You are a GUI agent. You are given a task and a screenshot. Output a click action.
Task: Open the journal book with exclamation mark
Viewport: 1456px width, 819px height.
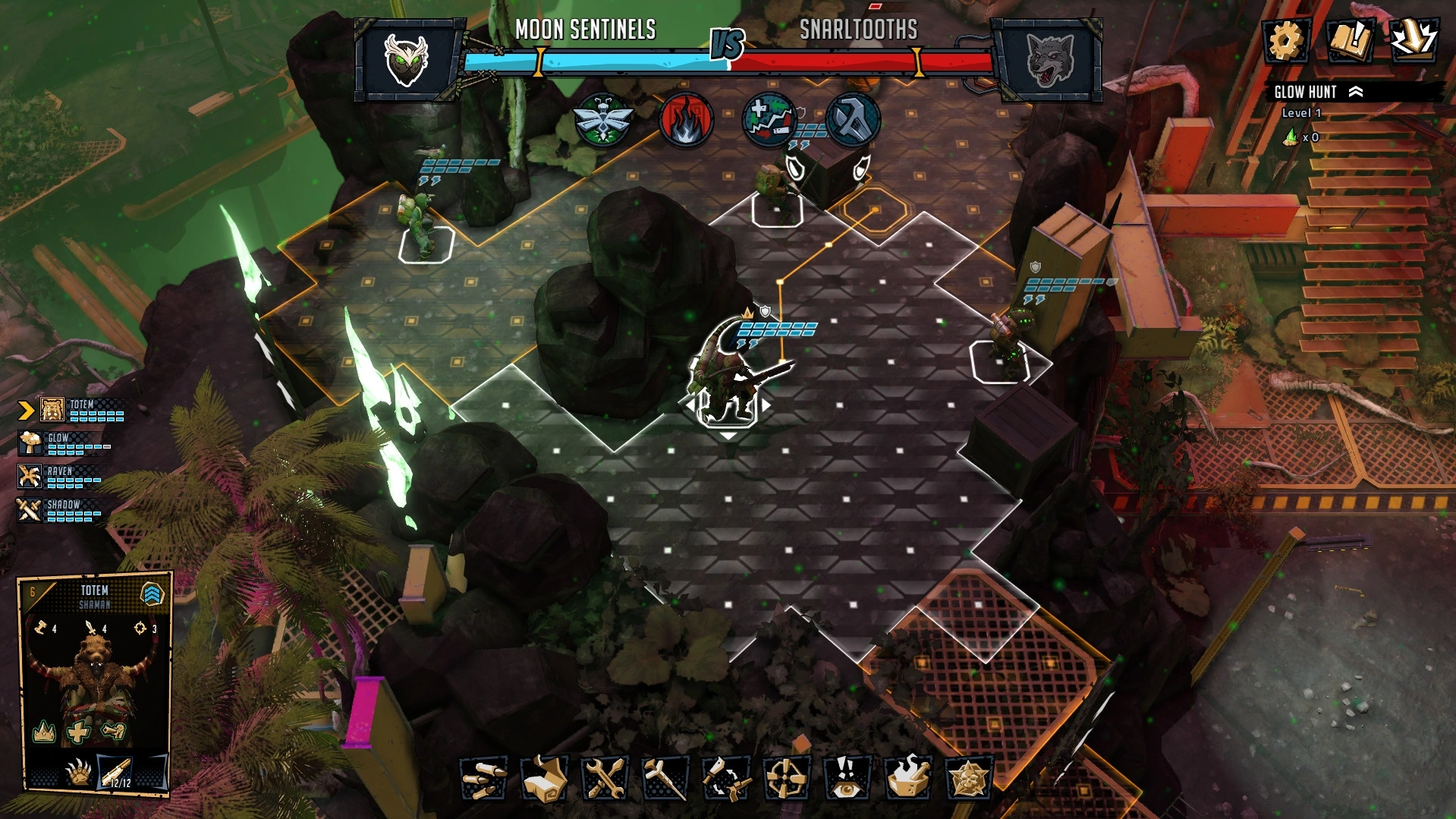[1349, 40]
